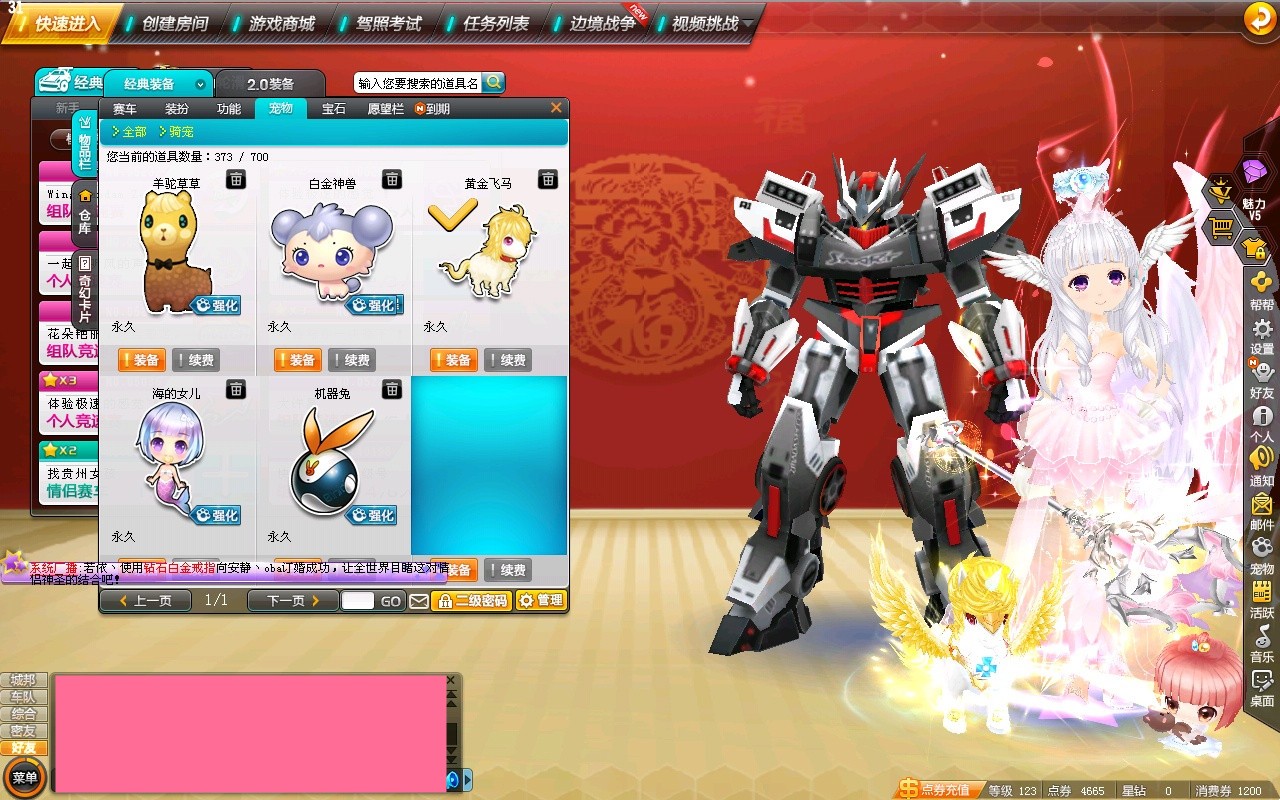Open the 菜单 menu button
Screen dimensions: 1280x800
[24, 777]
